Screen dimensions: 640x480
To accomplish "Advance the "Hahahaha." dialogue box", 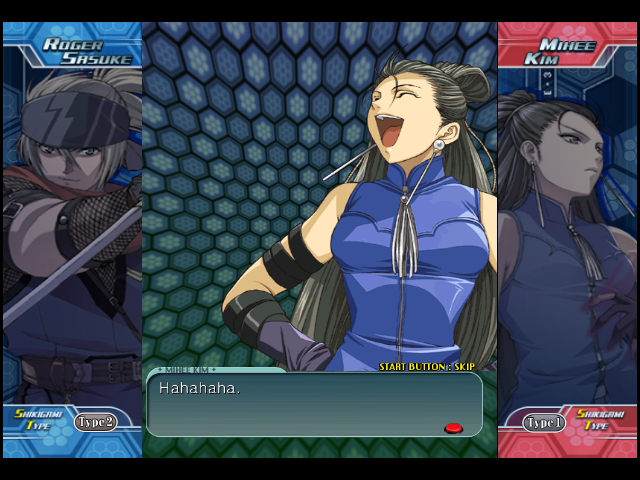I will pyautogui.click(x=313, y=403).
